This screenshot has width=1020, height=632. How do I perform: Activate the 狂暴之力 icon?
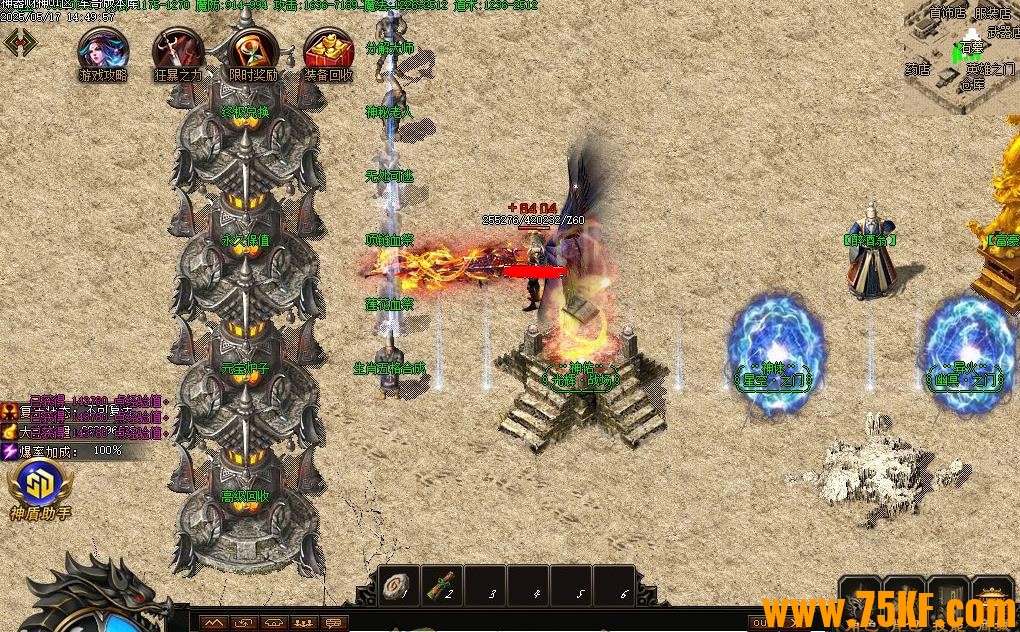point(177,51)
